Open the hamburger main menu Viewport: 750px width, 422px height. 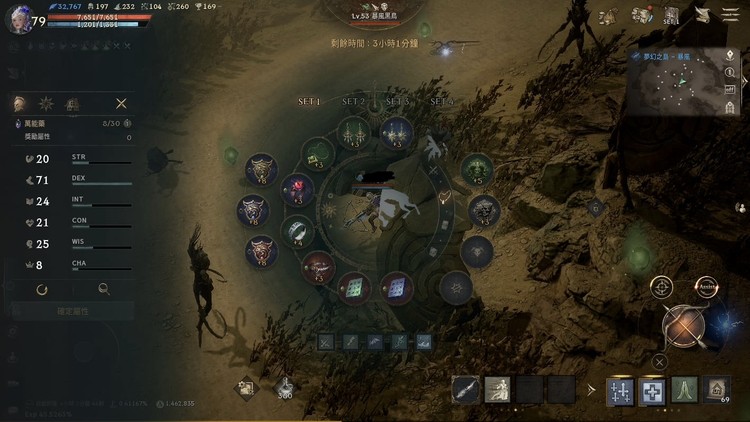click(x=734, y=16)
